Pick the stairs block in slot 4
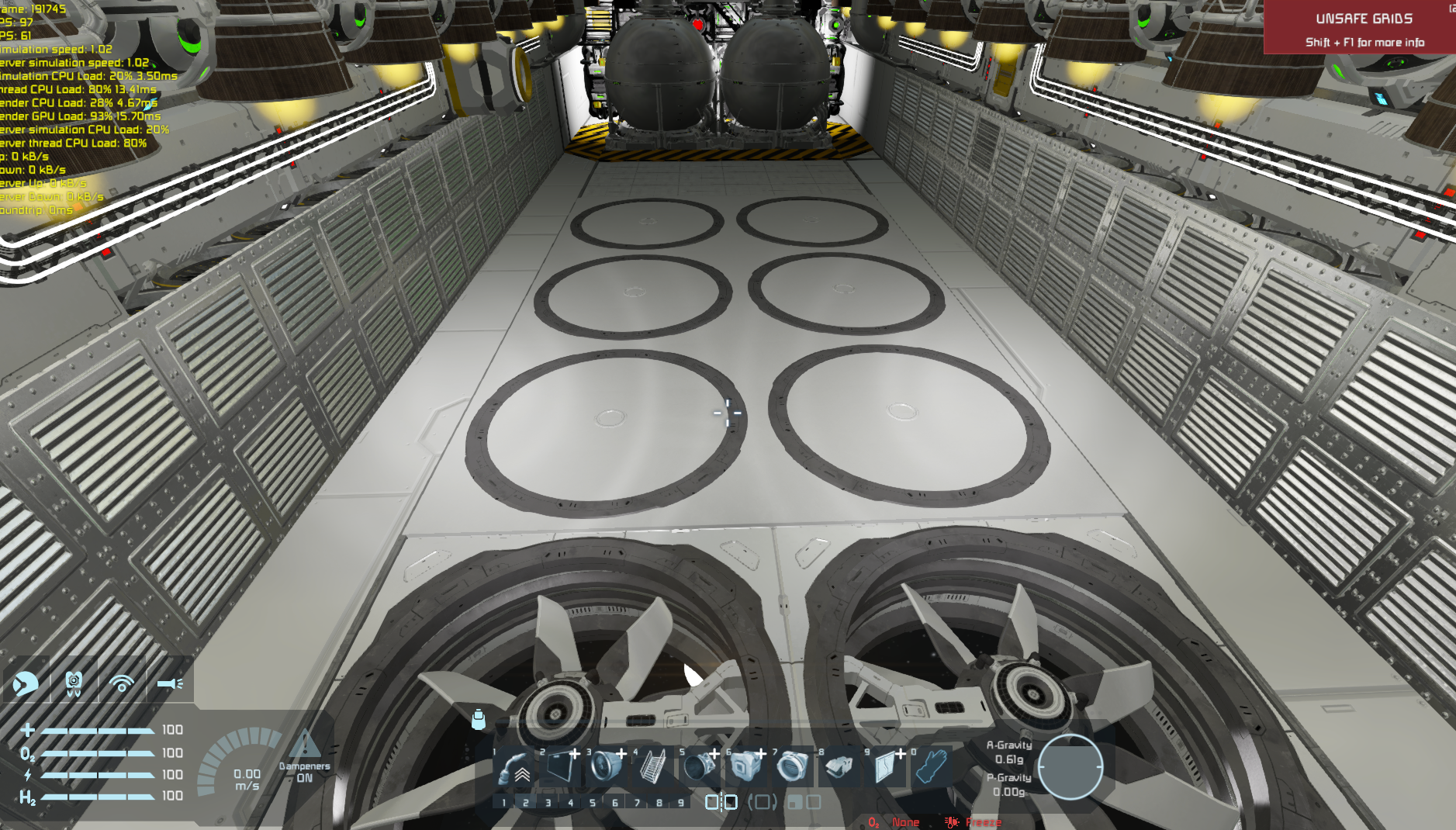 coord(652,767)
